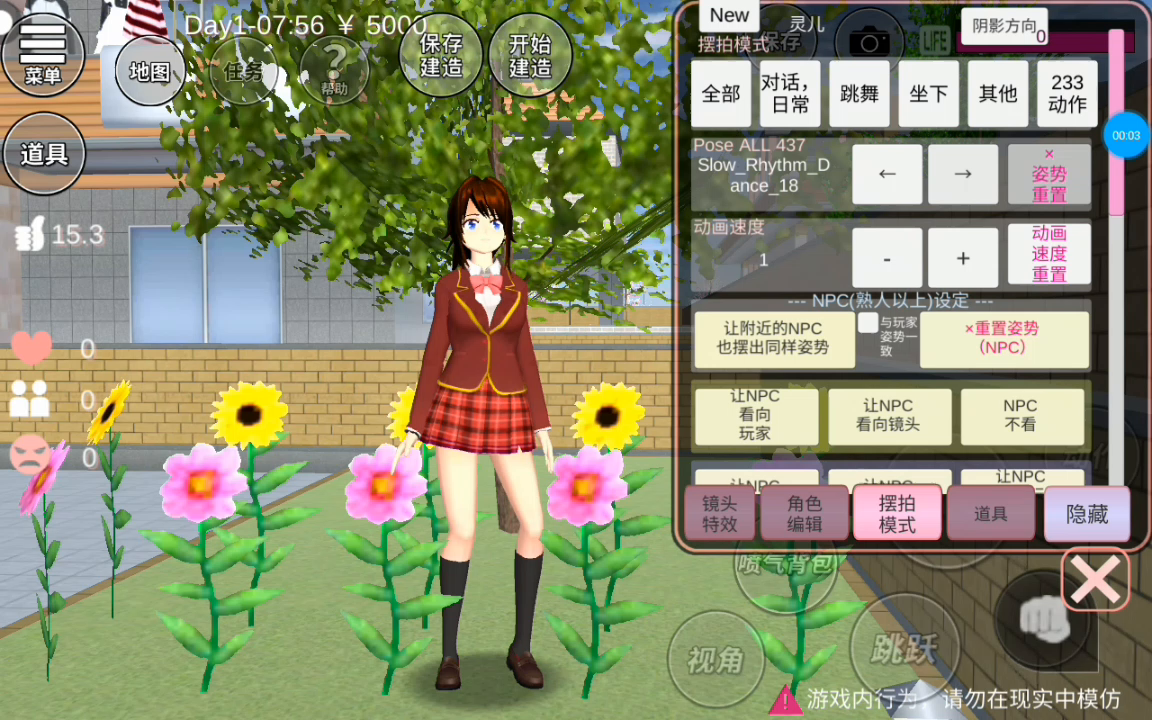Reset pose with 姿势重置
1152x720 pixels.
click(1049, 175)
